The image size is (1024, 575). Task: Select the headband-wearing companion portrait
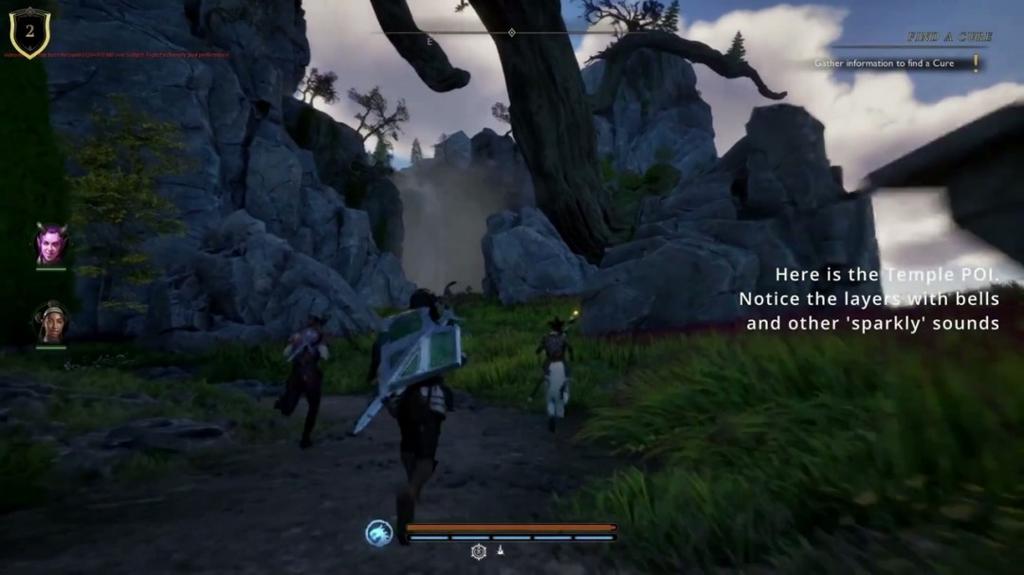51,323
